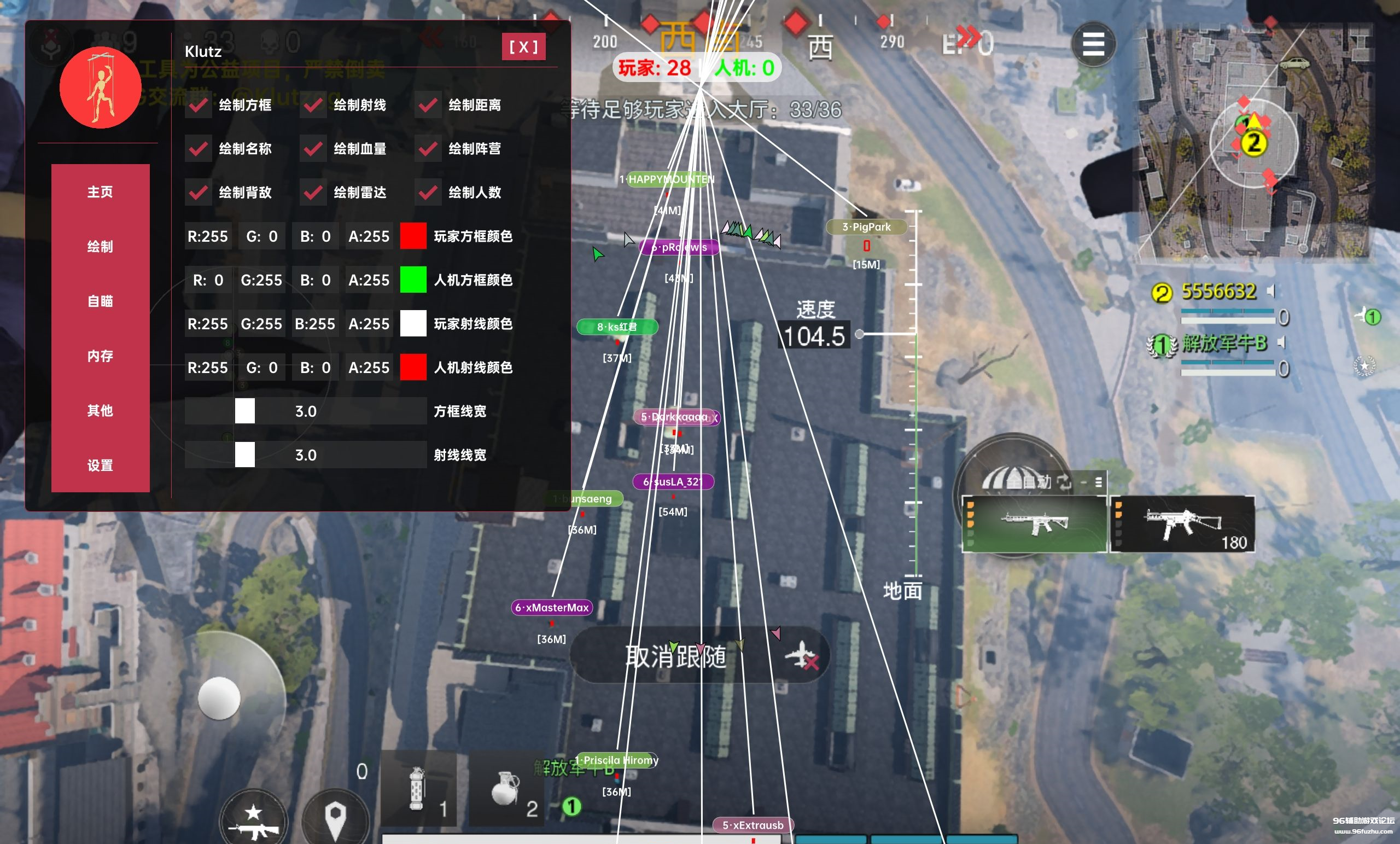
Task: Open the 自瞄 tab
Action: point(100,301)
